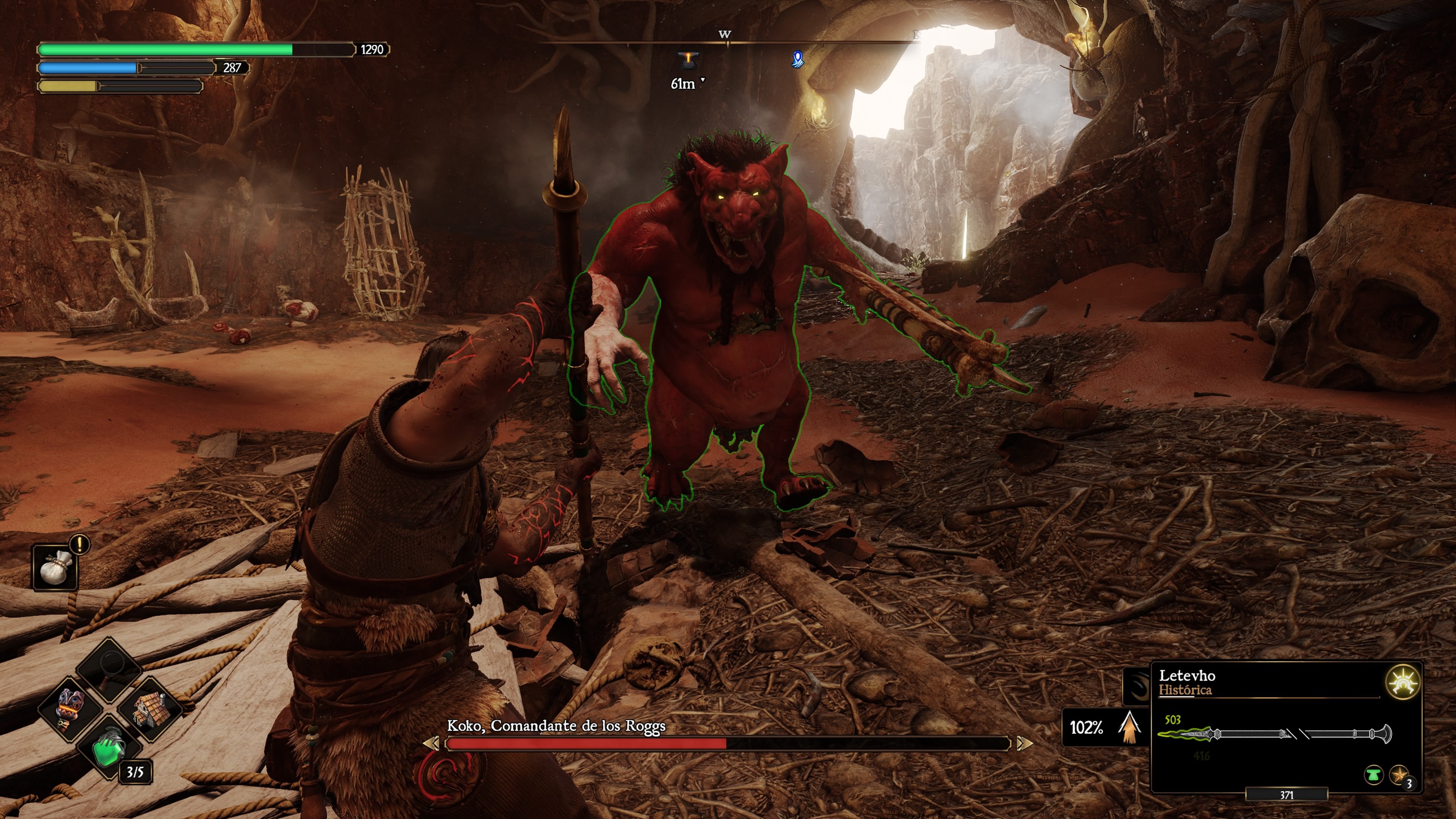Click the orange arrow 102% indicator
The image size is (1456, 819).
[x=1129, y=727]
